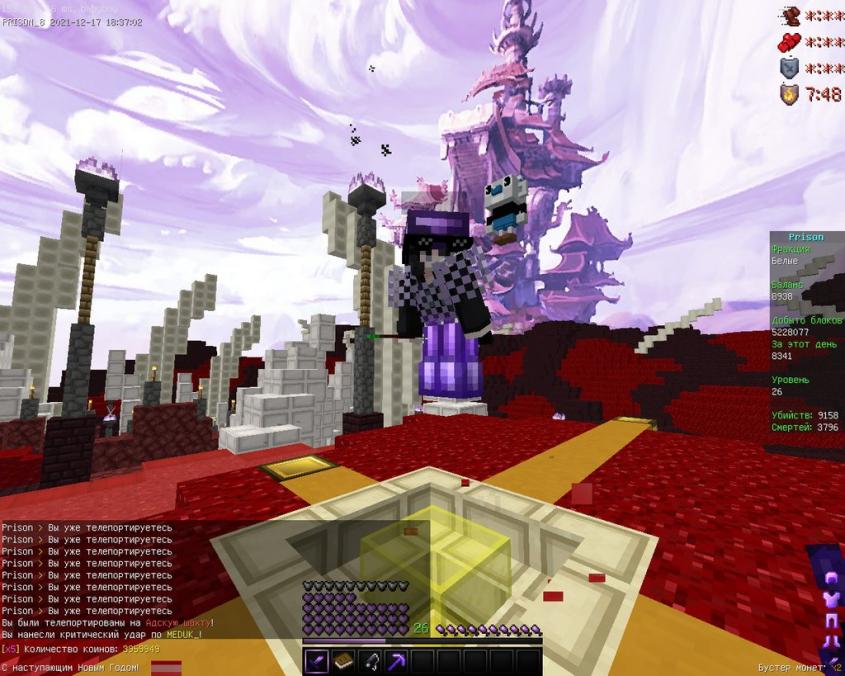This screenshot has width=845, height=676.
Task: Click the Prison scoreboard title
Action: [805, 237]
